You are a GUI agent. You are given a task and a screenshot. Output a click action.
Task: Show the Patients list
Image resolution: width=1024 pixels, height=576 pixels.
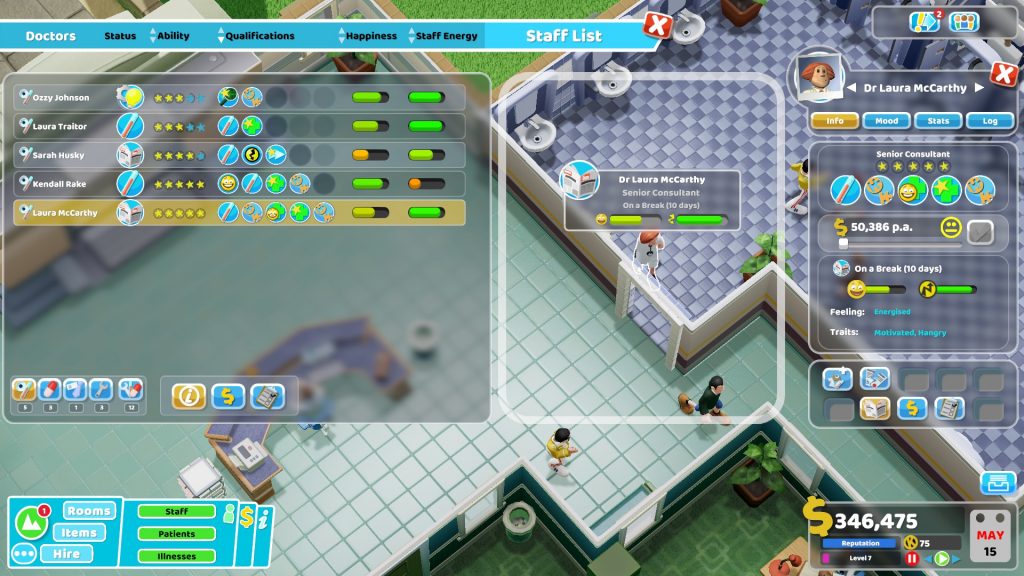point(177,534)
